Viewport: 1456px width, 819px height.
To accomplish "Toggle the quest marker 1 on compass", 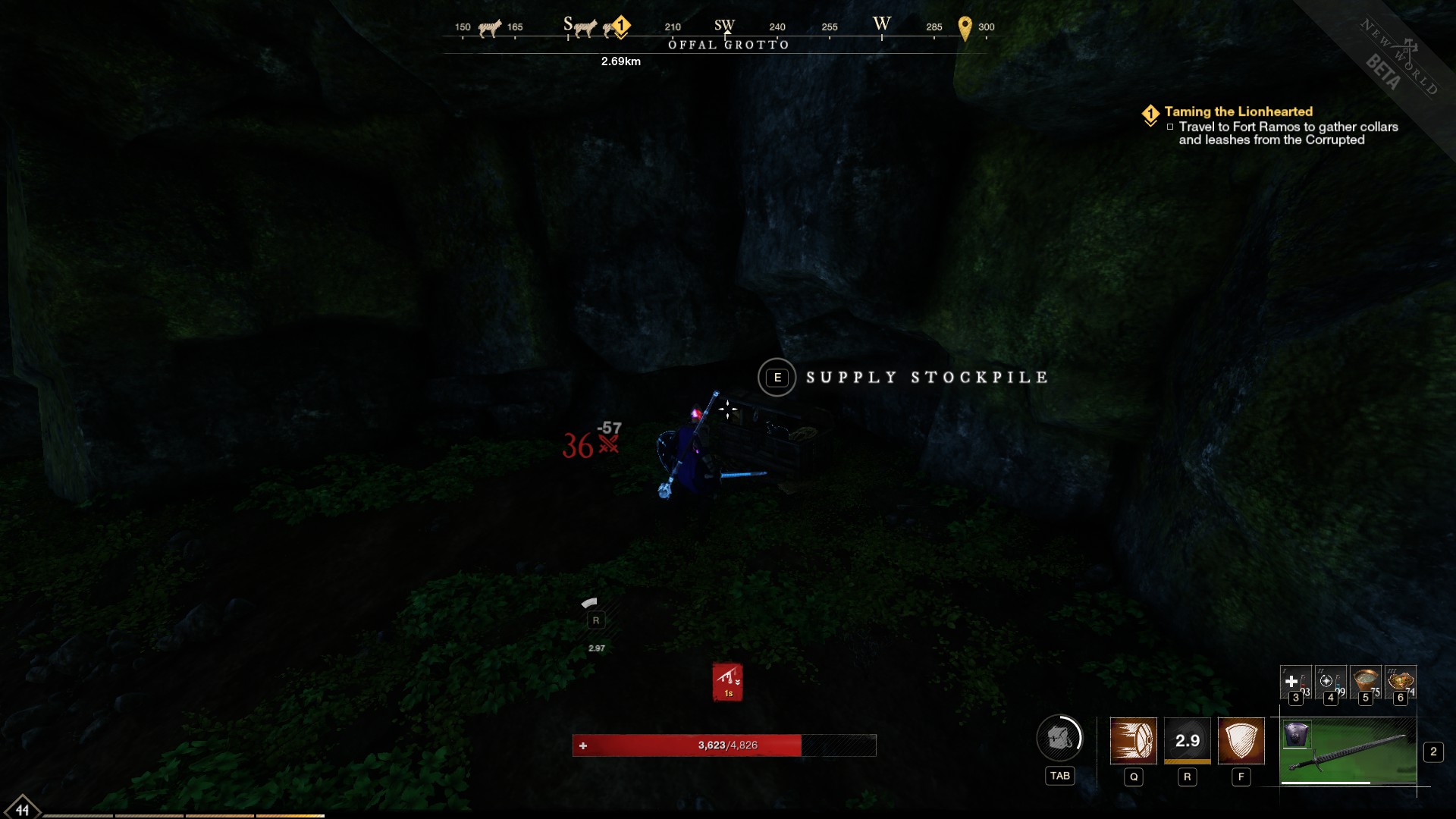I will [620, 26].
